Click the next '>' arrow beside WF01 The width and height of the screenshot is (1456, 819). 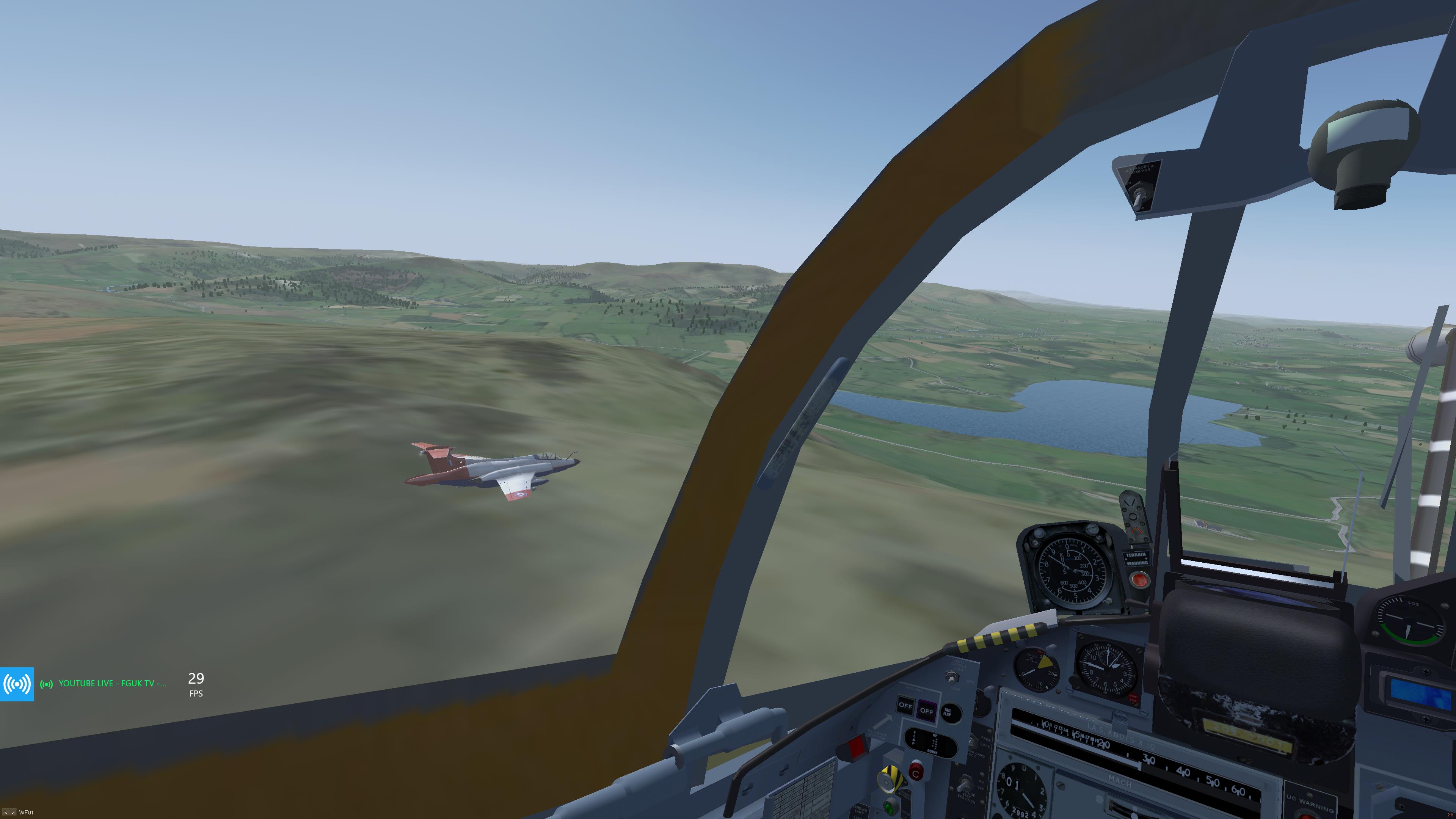click(13, 813)
